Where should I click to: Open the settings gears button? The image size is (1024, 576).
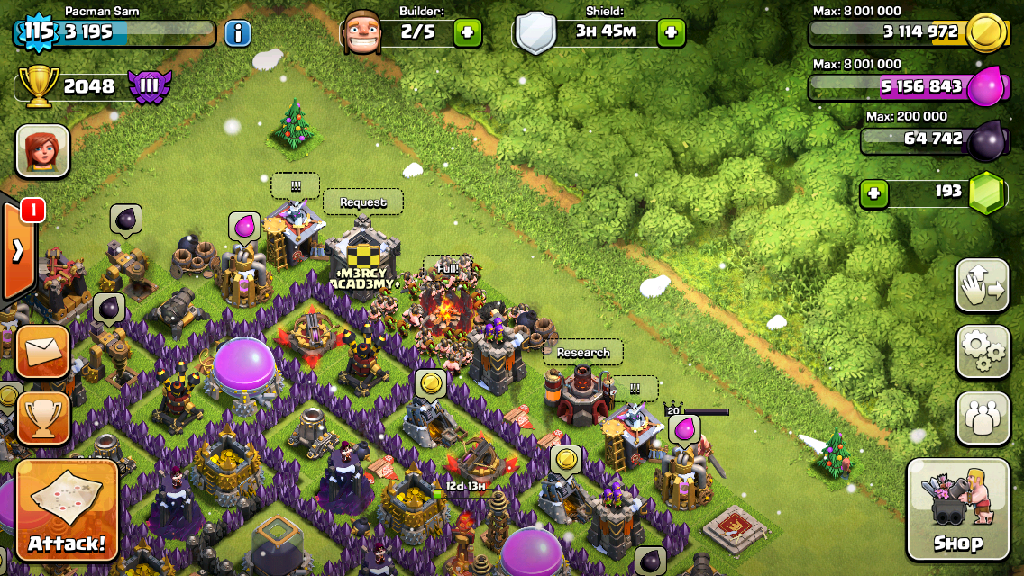(x=982, y=351)
